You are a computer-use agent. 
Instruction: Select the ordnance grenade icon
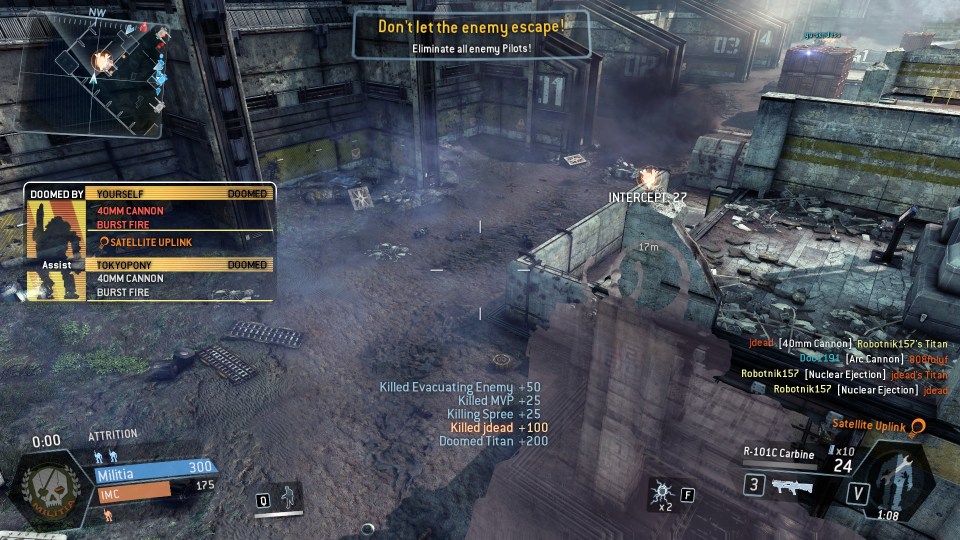661,491
